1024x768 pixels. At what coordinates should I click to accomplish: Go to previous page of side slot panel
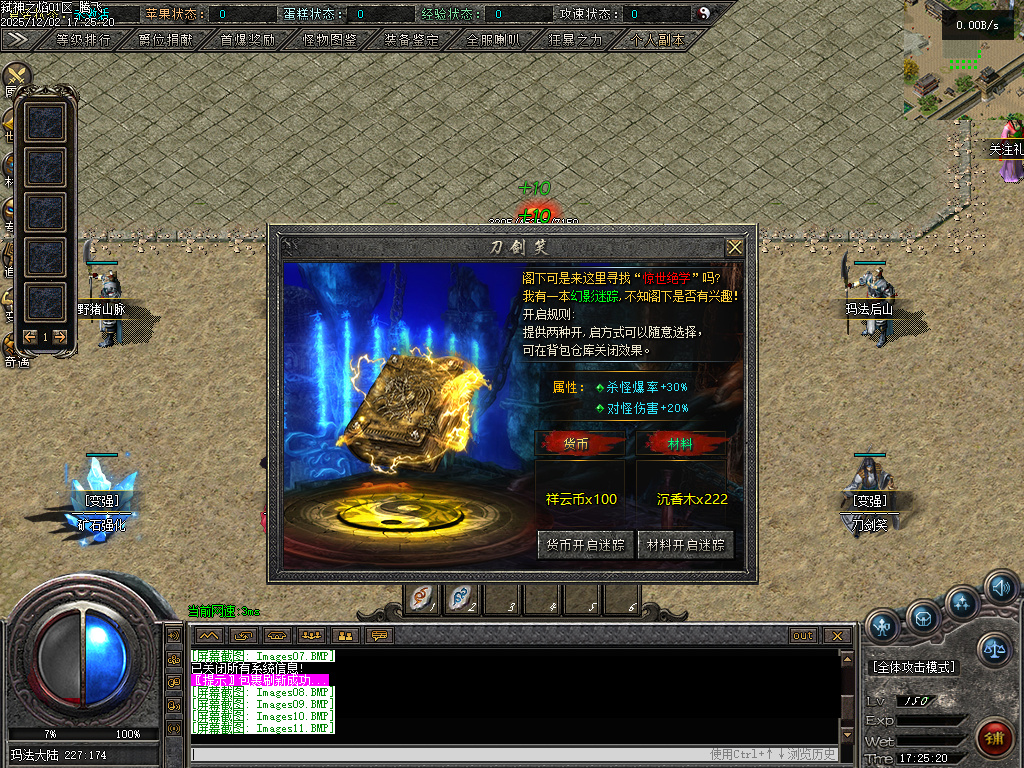(x=29, y=337)
